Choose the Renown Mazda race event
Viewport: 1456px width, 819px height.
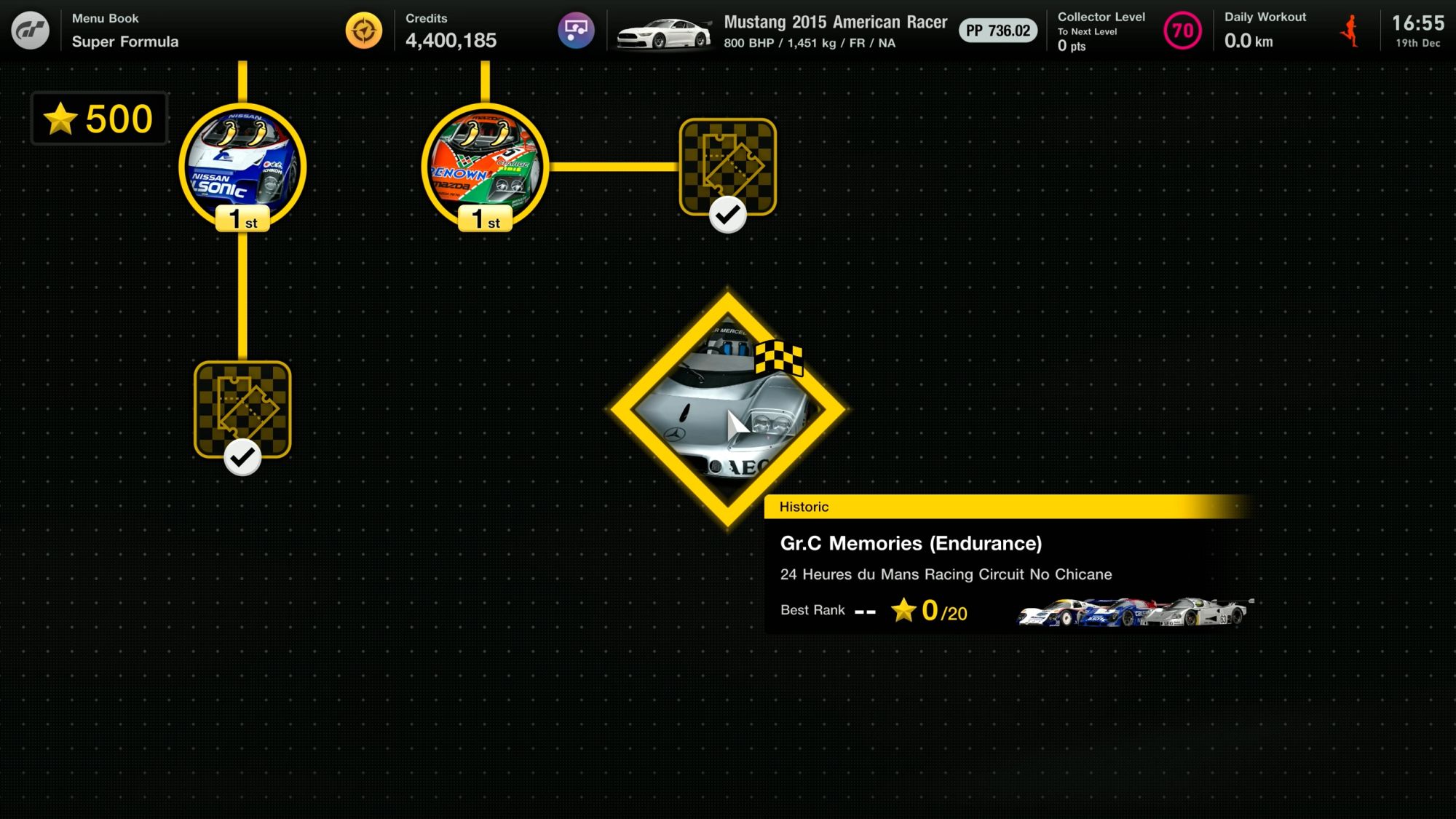485,166
